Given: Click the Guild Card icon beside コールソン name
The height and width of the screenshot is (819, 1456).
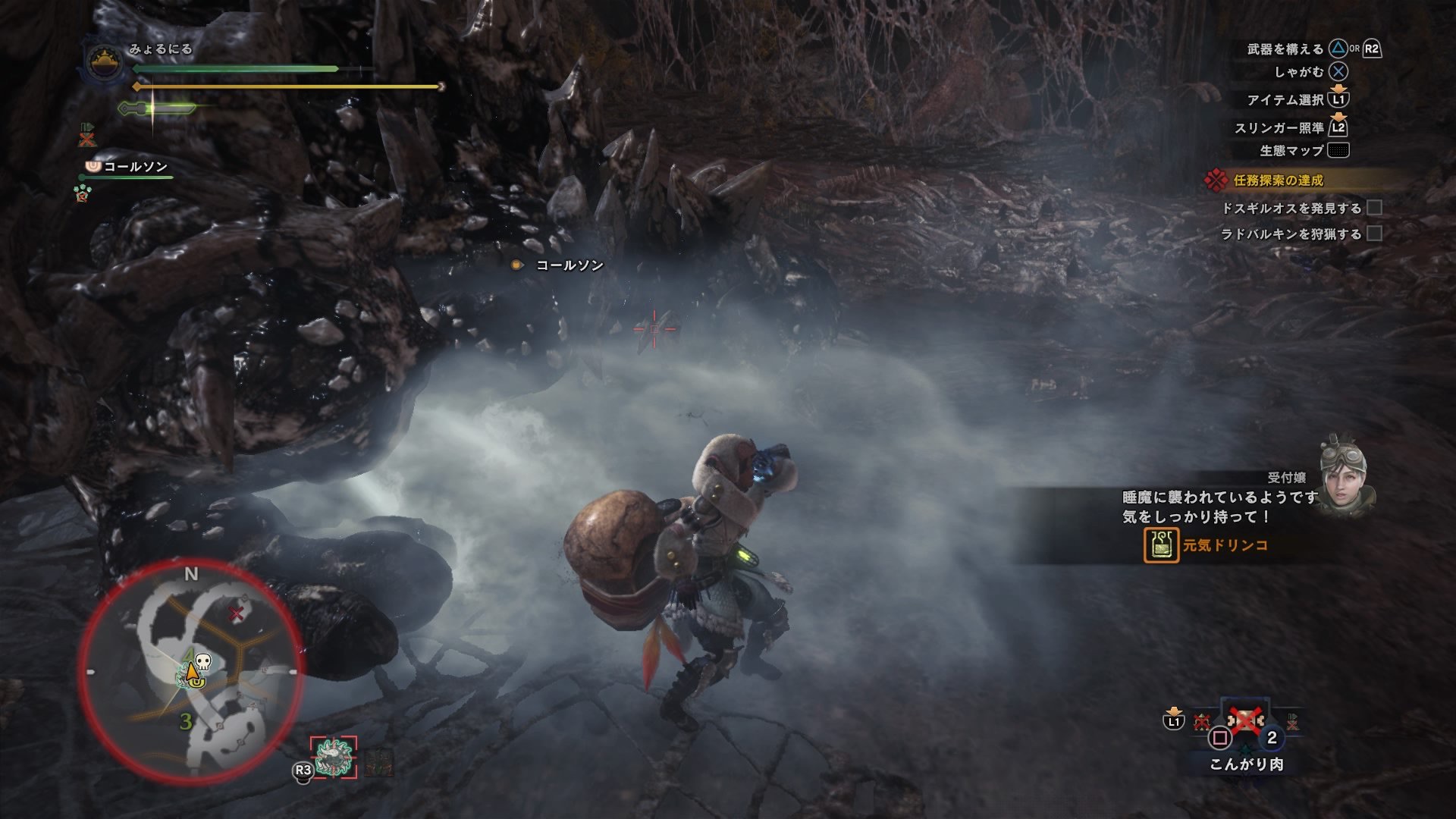Looking at the screenshot, I should point(92,168).
